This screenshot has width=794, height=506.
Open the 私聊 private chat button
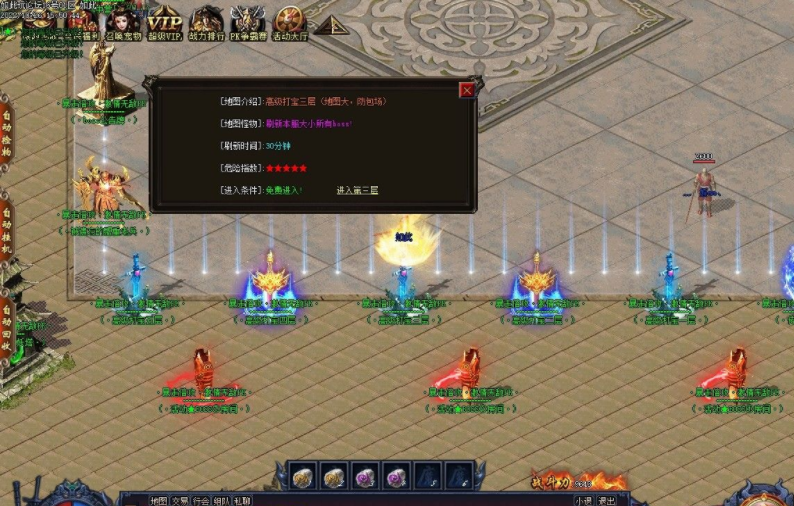point(243,500)
